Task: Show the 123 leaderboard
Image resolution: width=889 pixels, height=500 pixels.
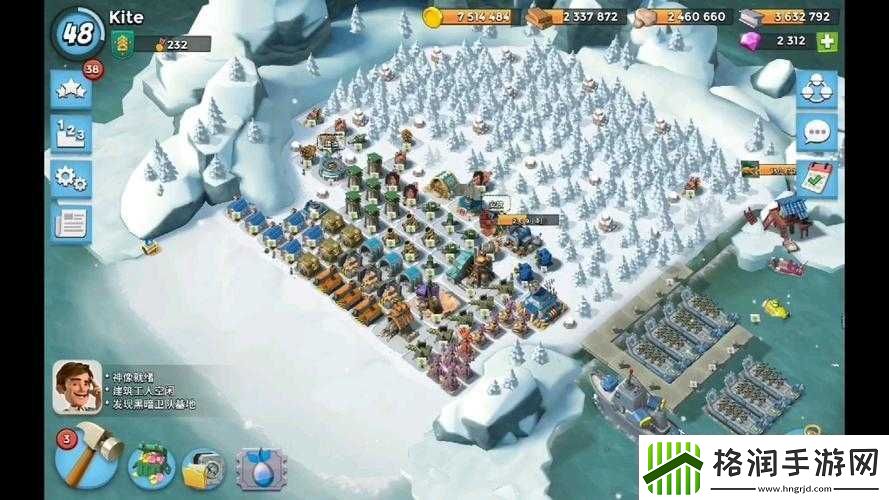Action: pyautogui.click(x=69, y=135)
